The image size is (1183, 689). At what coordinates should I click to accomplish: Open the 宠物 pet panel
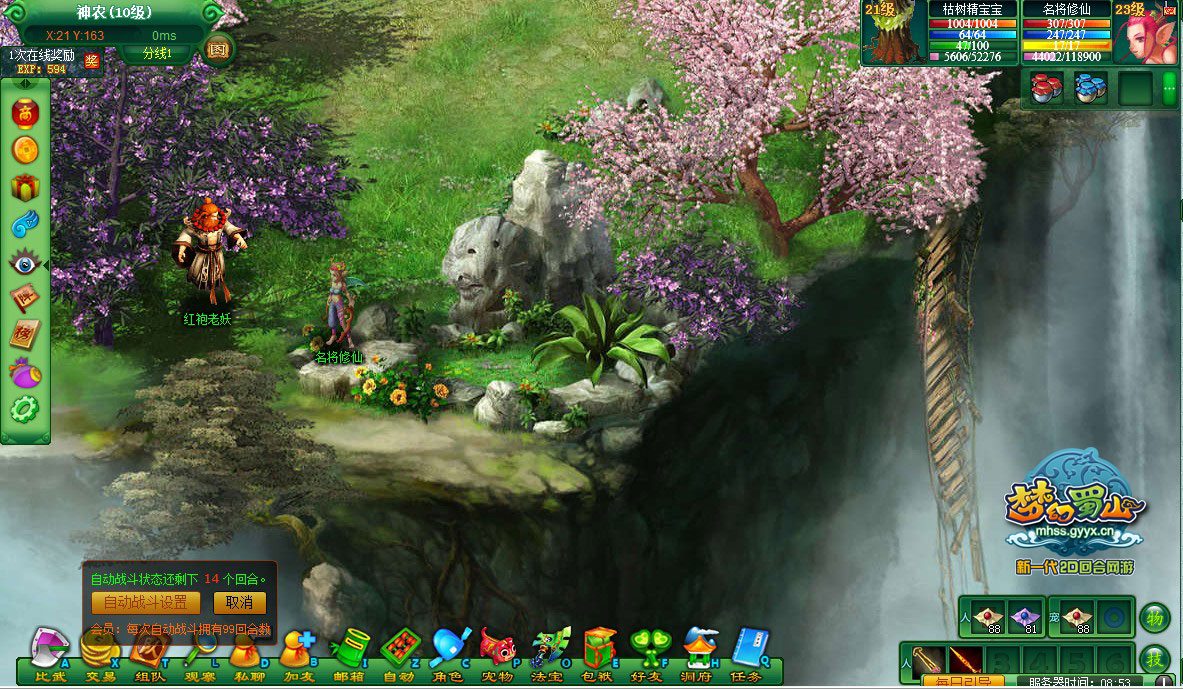(x=498, y=652)
